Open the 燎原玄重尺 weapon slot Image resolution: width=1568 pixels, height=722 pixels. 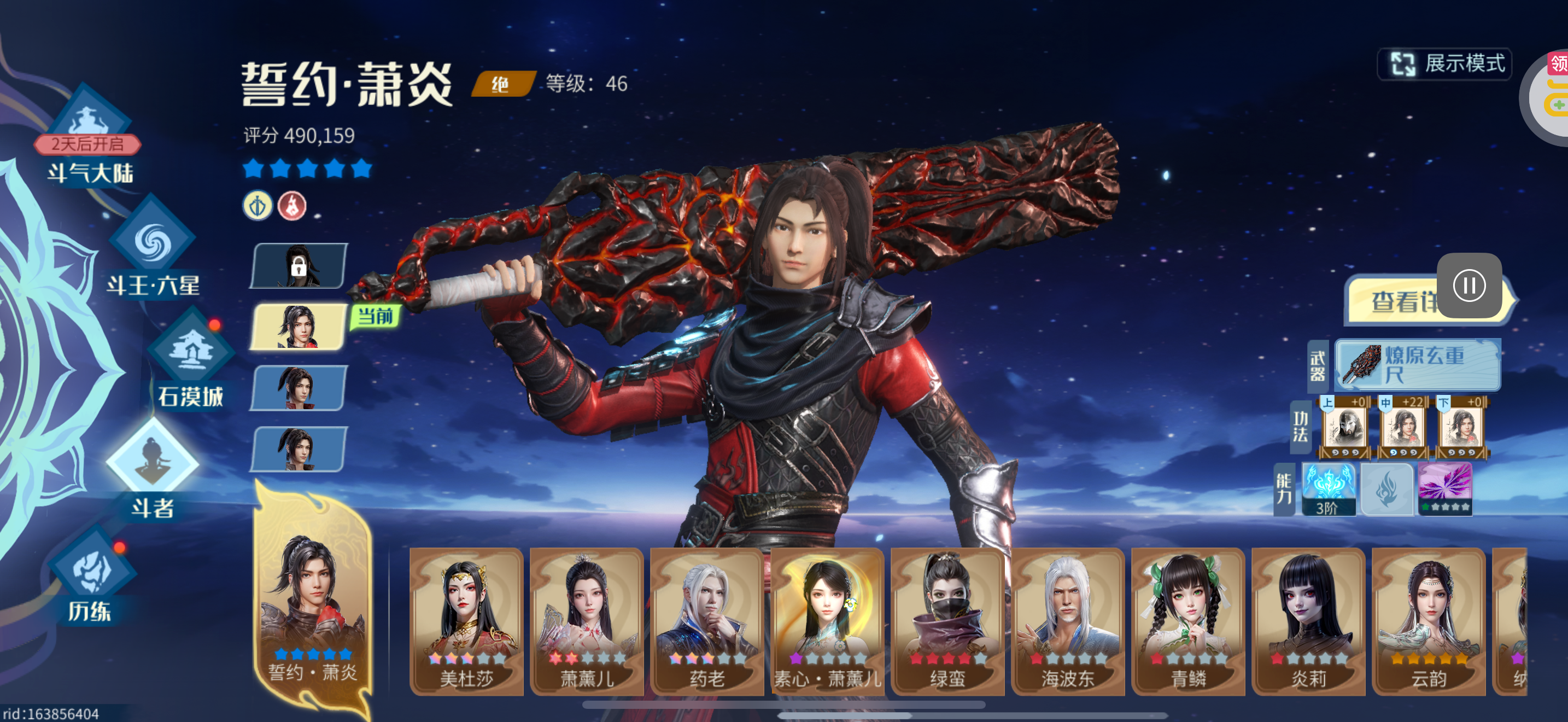[1417, 365]
